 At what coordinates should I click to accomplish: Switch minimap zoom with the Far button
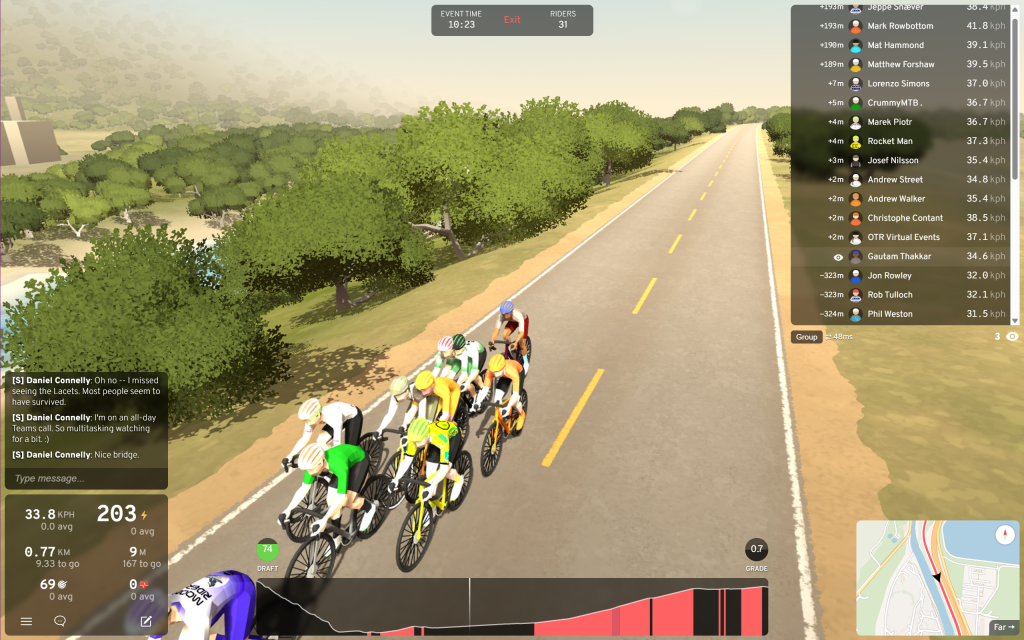click(1001, 628)
